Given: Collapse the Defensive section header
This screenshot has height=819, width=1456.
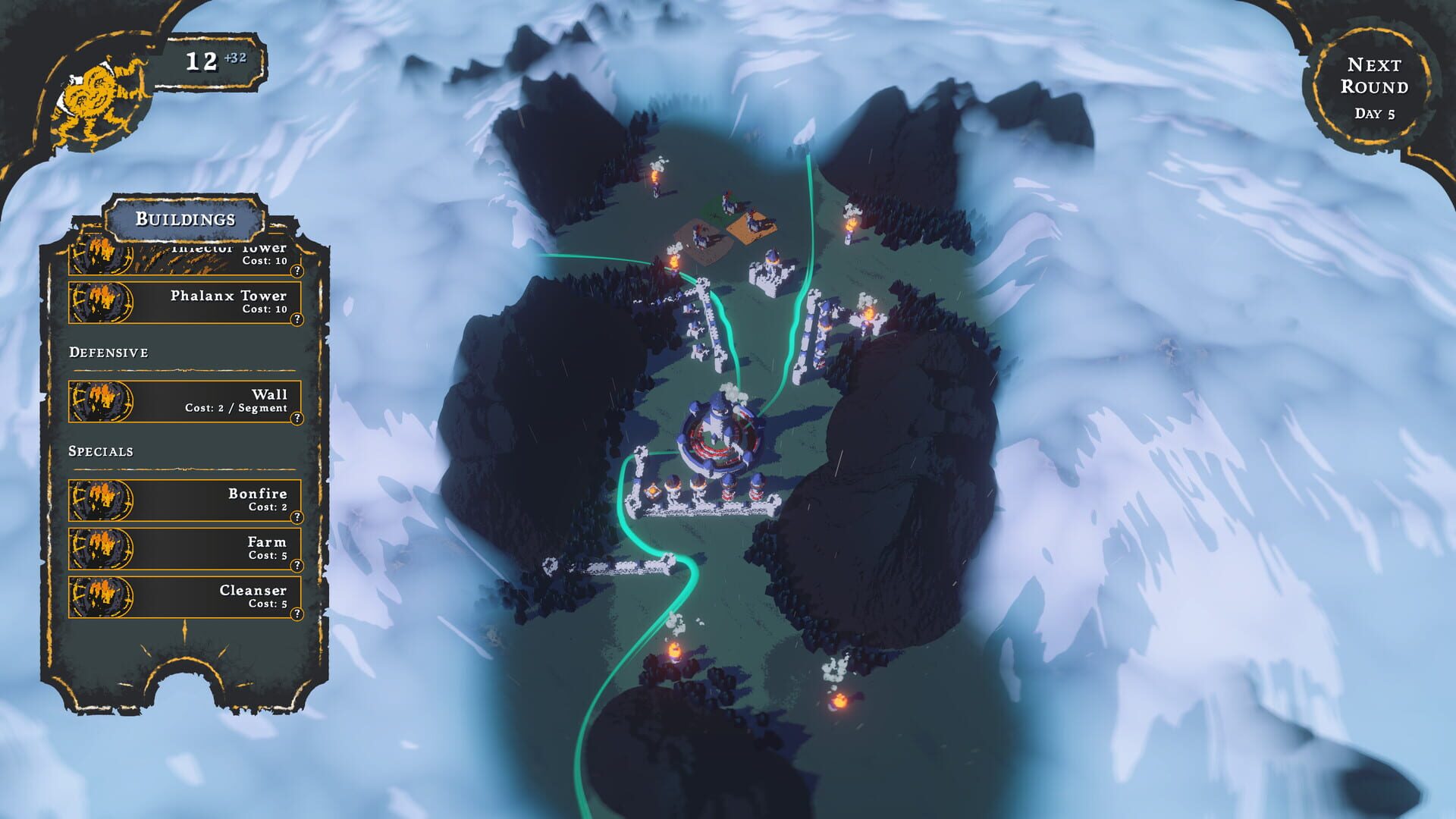Looking at the screenshot, I should point(102,352).
